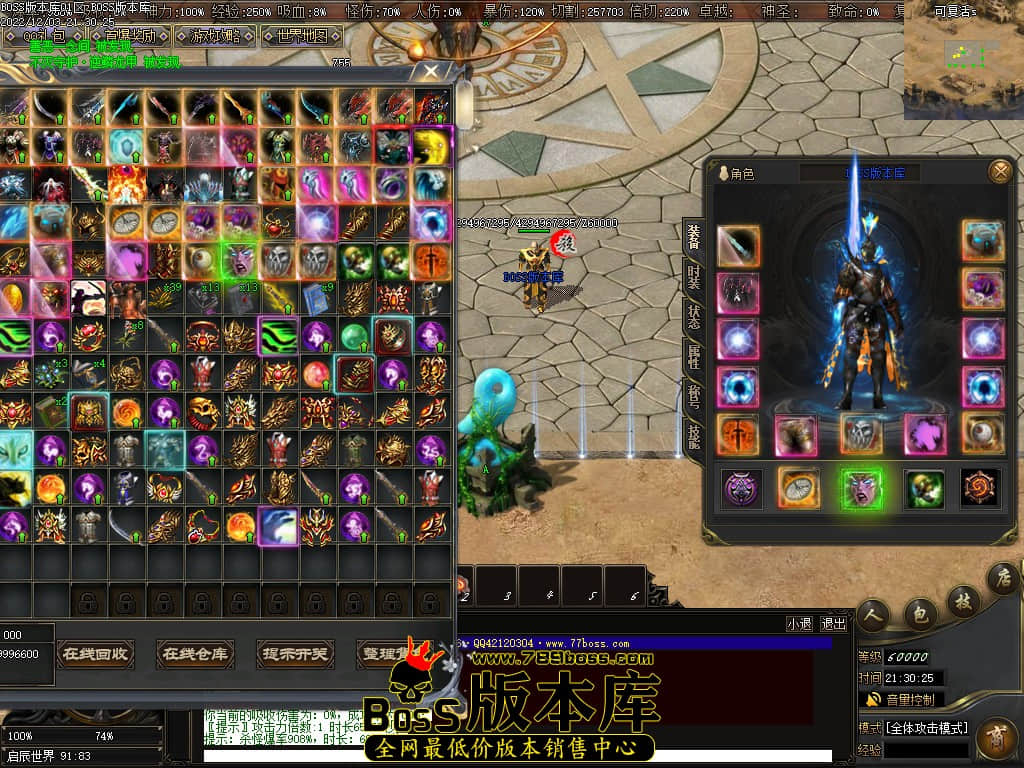Click the 小退 logout button
The height and width of the screenshot is (768, 1024).
799,623
